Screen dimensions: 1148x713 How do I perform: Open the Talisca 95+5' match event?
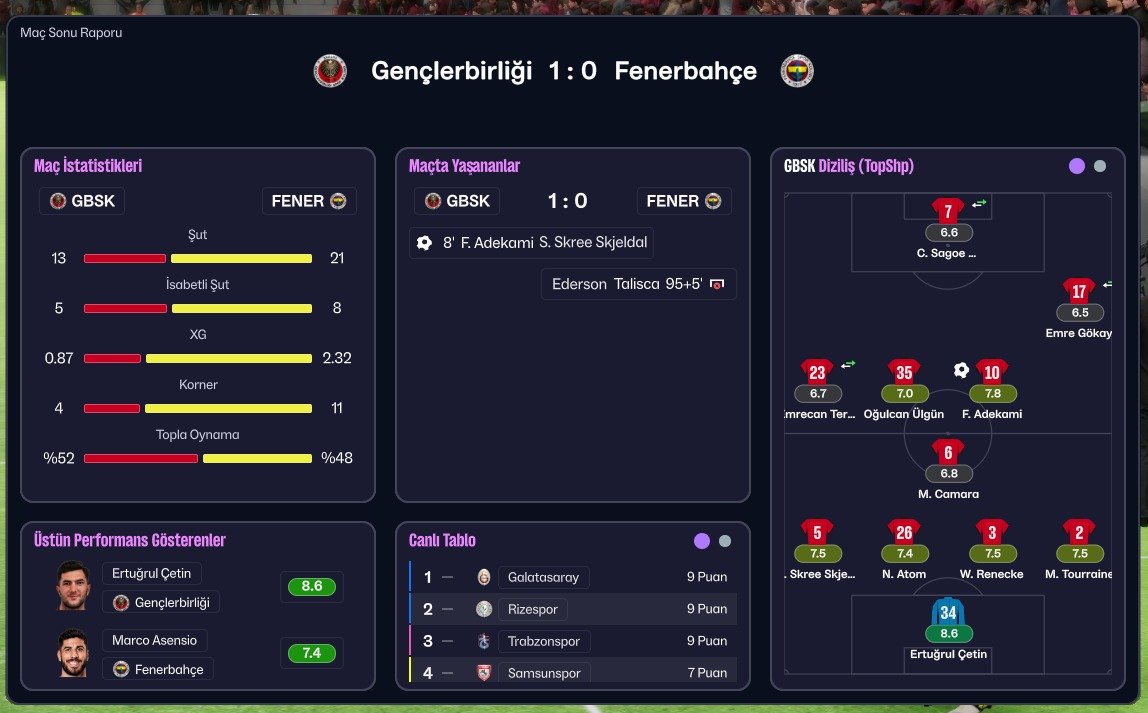[638, 284]
